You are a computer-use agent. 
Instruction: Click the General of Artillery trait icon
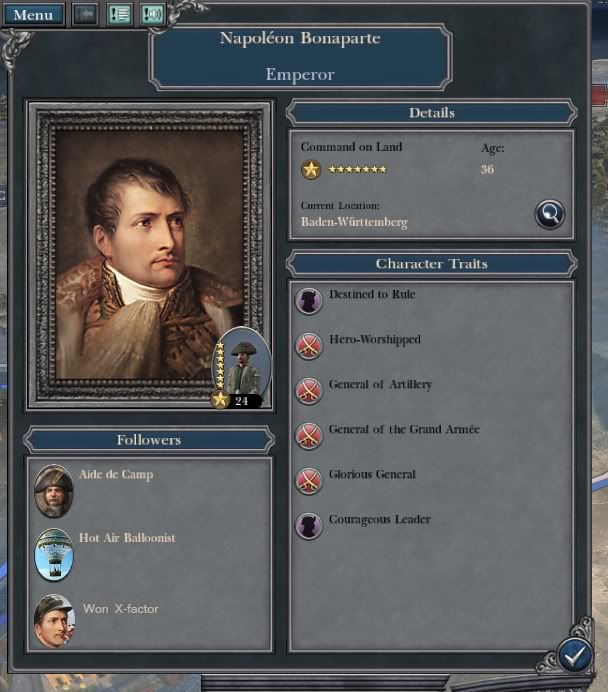point(309,390)
